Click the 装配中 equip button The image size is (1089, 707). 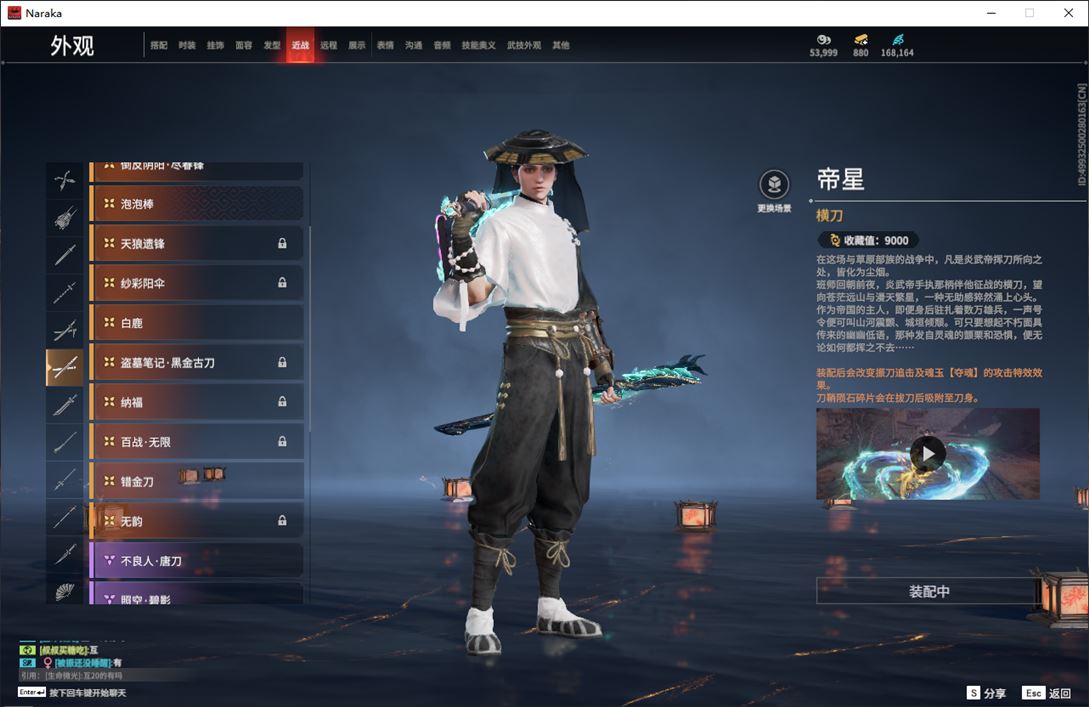[x=928, y=591]
